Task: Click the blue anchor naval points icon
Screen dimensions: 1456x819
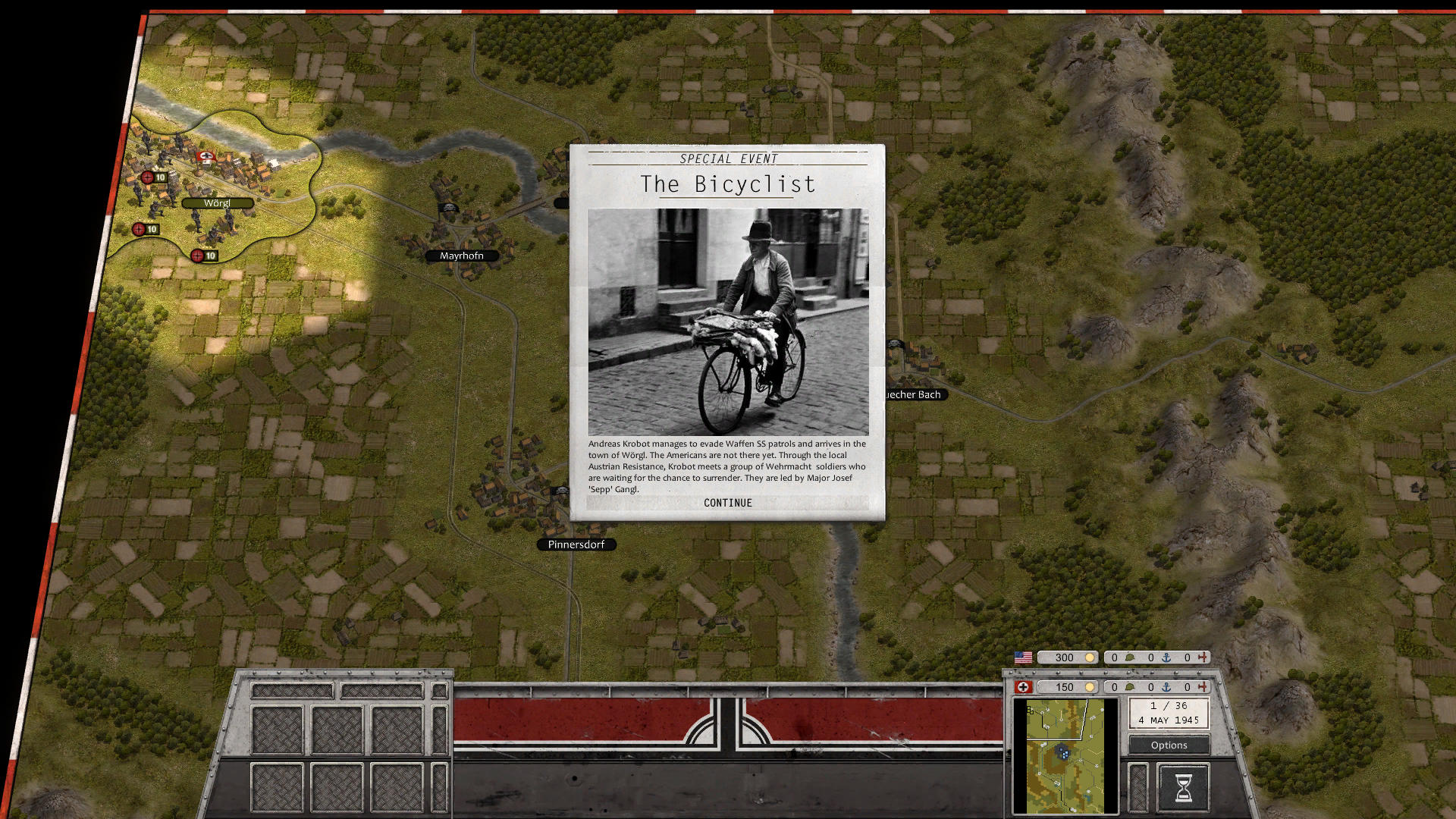Action: 1167,657
